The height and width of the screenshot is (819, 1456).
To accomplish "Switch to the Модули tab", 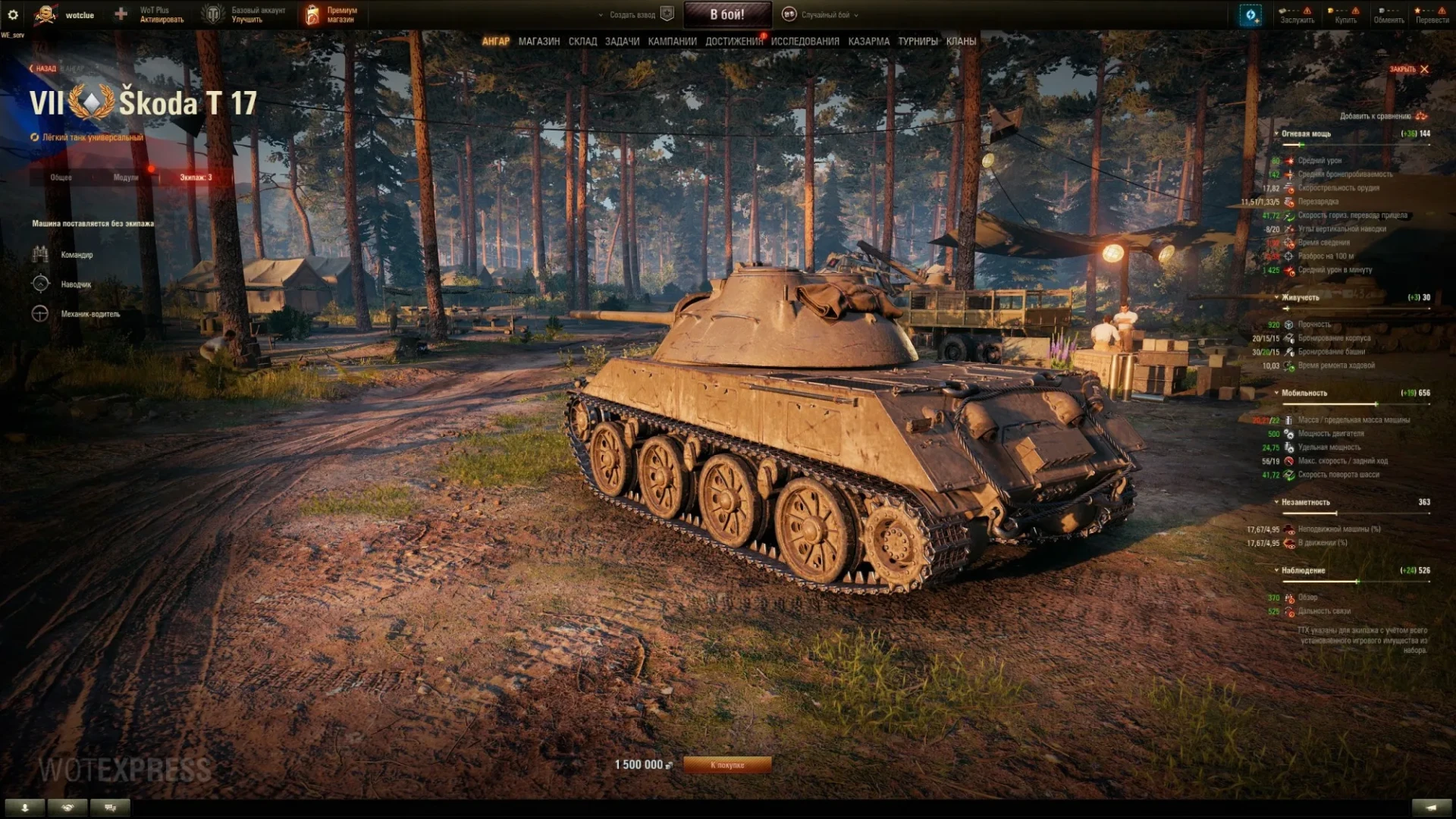I will click(126, 177).
